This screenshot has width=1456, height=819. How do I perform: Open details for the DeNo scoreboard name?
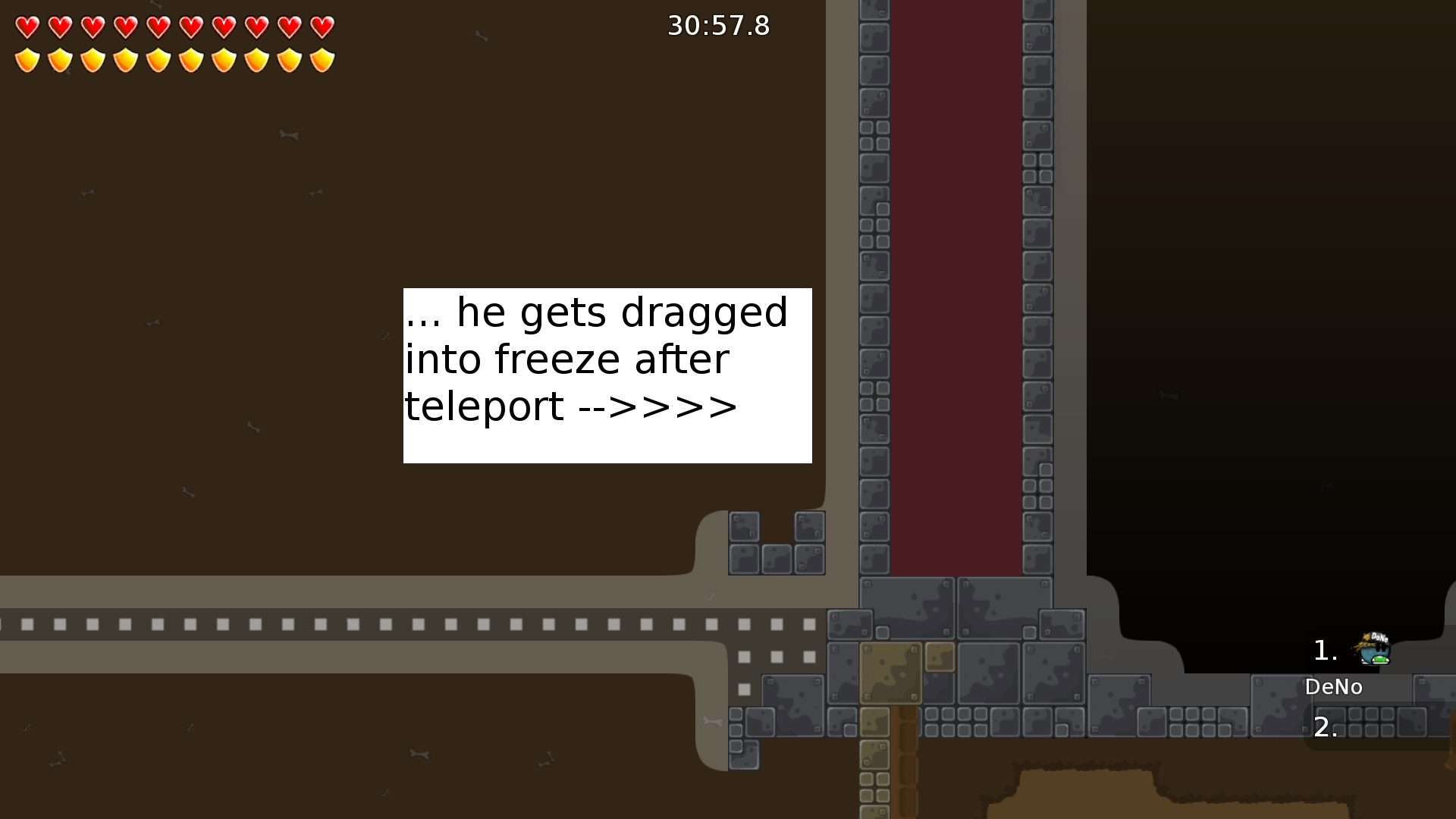(x=1334, y=687)
